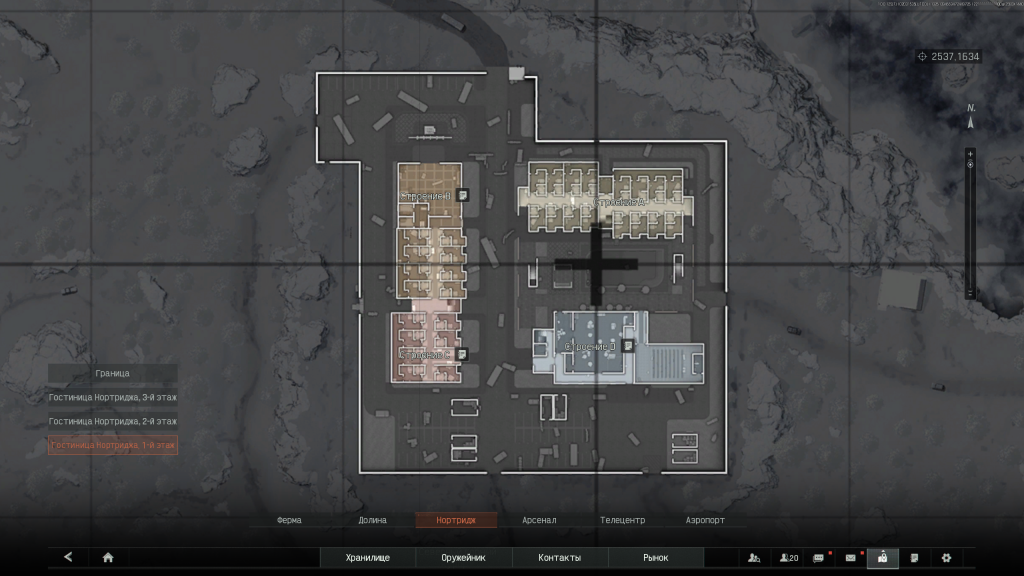Click the back arrow button
The height and width of the screenshot is (576, 1024).
click(x=68, y=557)
